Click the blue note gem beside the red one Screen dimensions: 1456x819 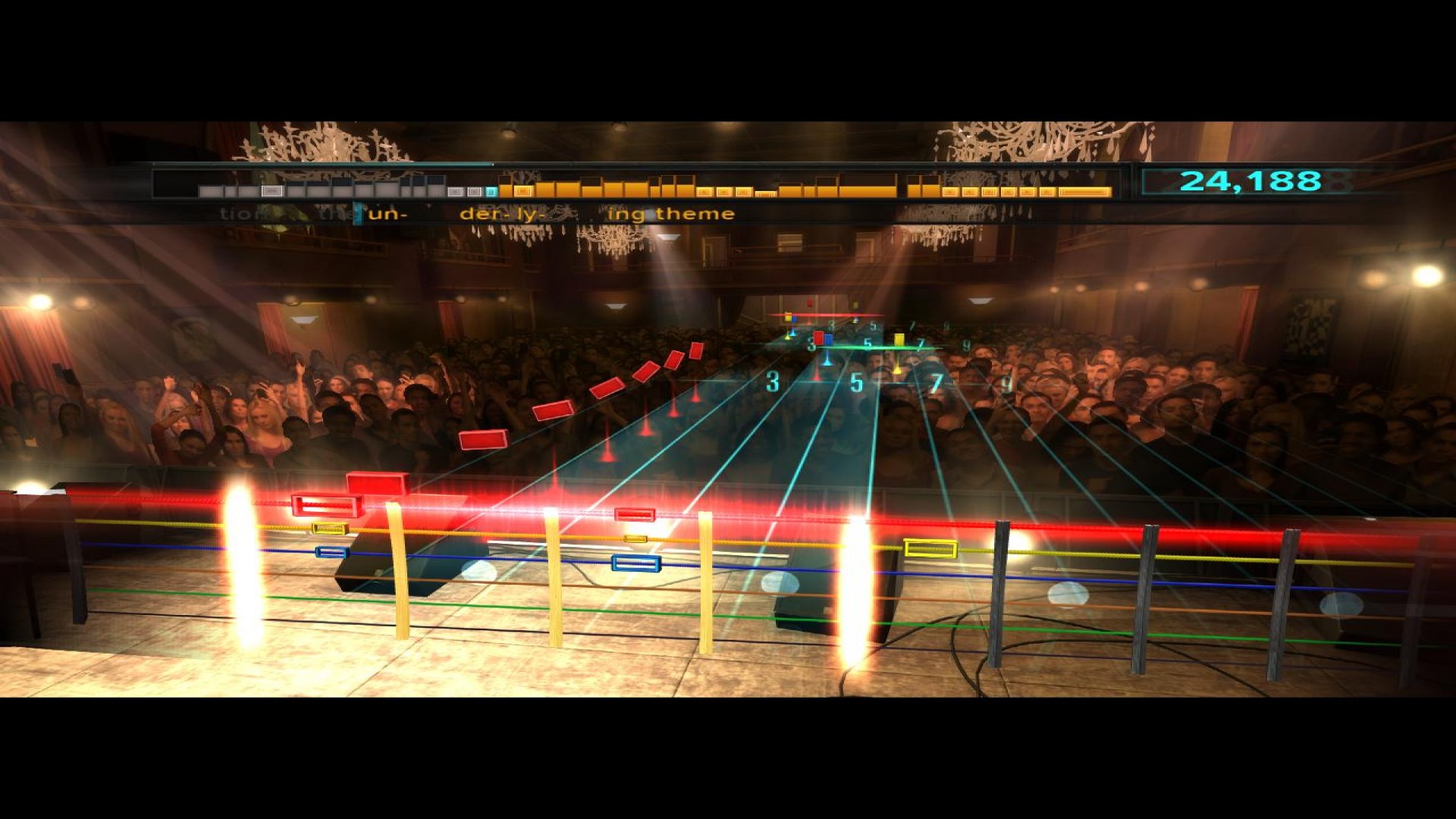tap(829, 341)
